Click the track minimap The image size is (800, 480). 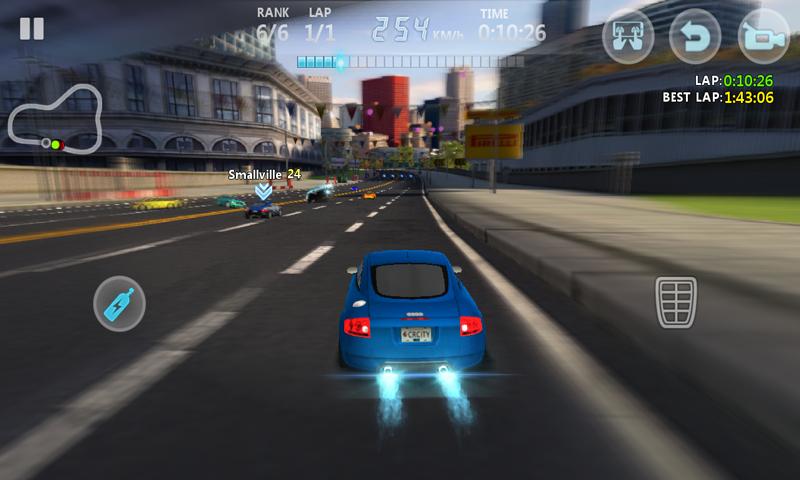(56, 119)
